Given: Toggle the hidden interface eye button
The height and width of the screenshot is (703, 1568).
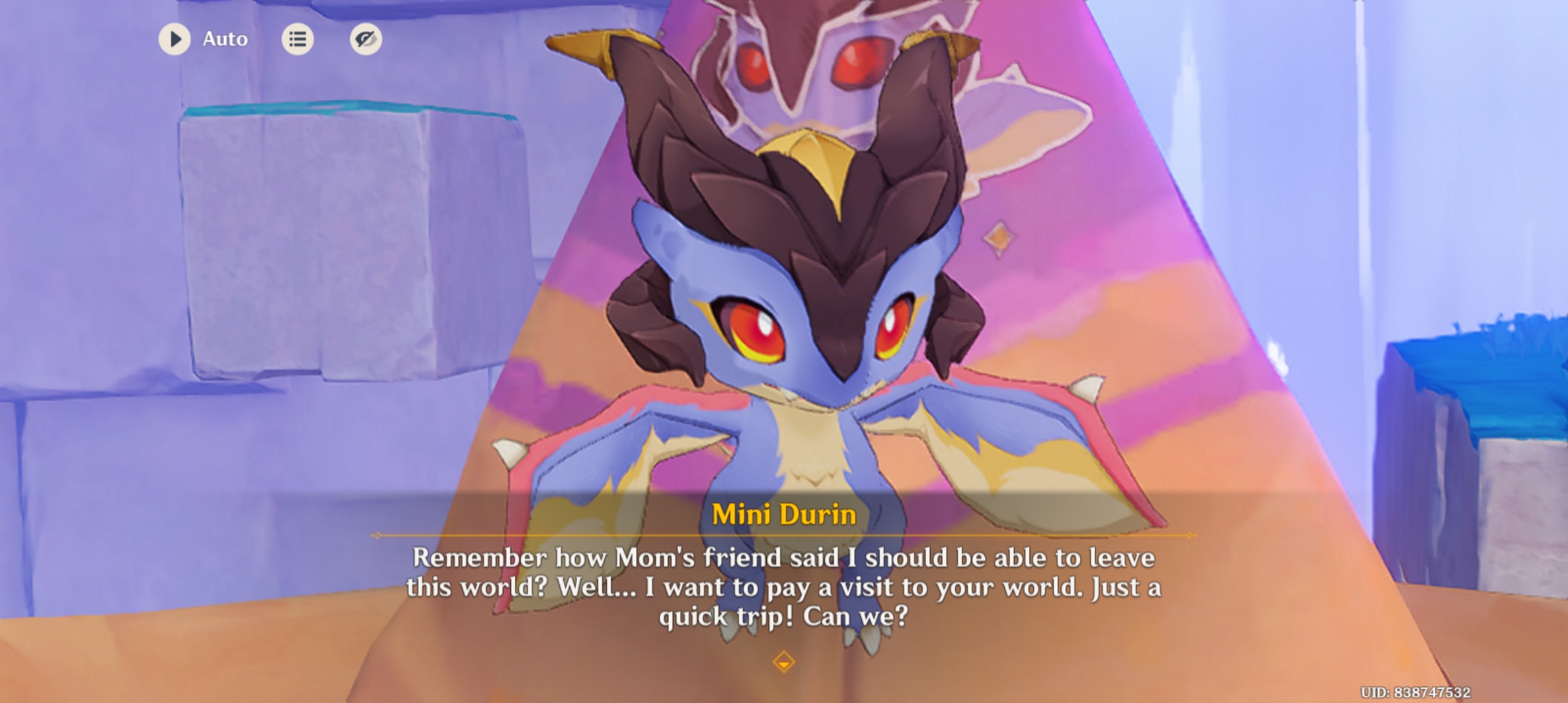Looking at the screenshot, I should coord(365,38).
